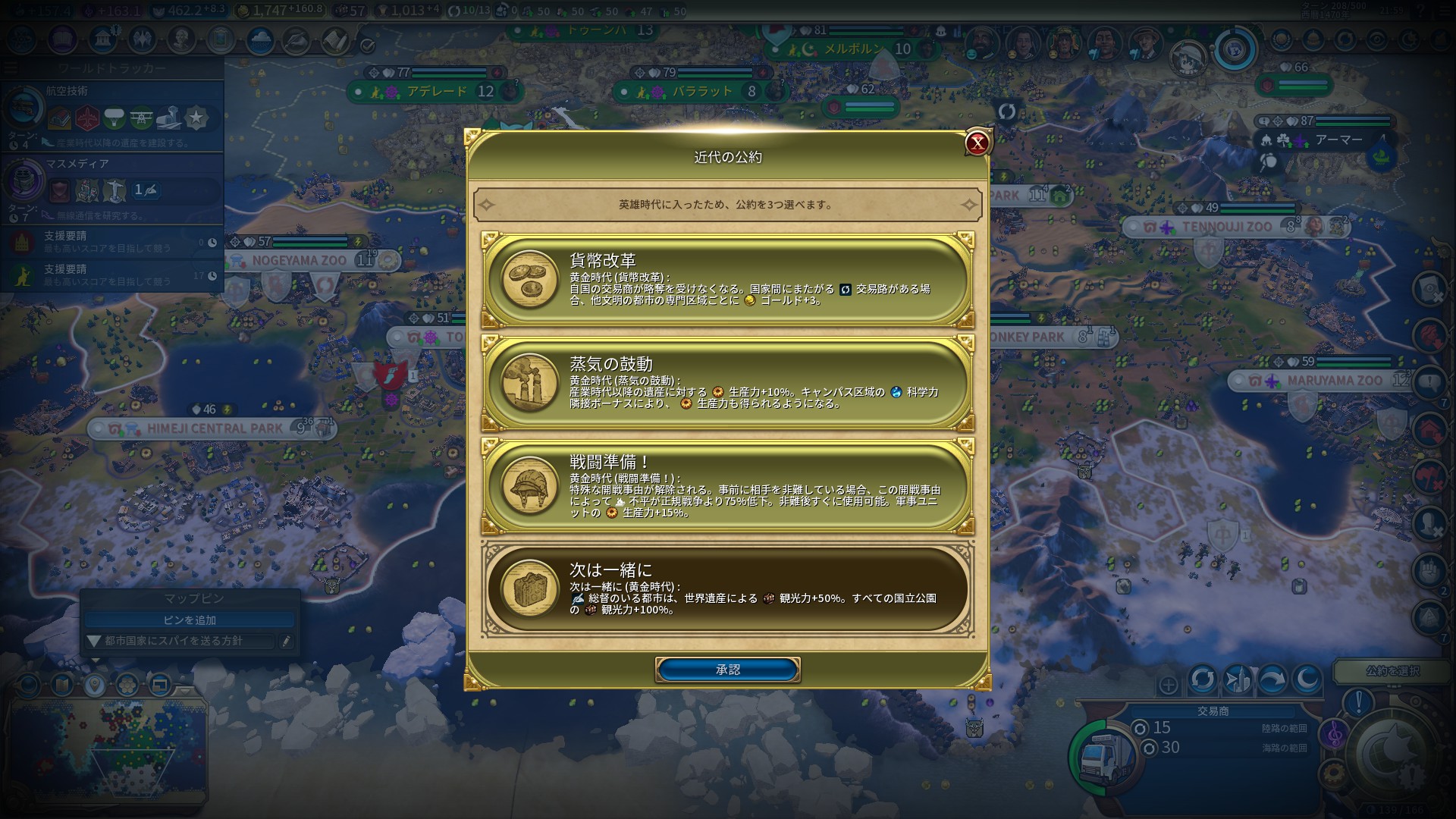Select the 次は一緒に dedication

pos(728,588)
